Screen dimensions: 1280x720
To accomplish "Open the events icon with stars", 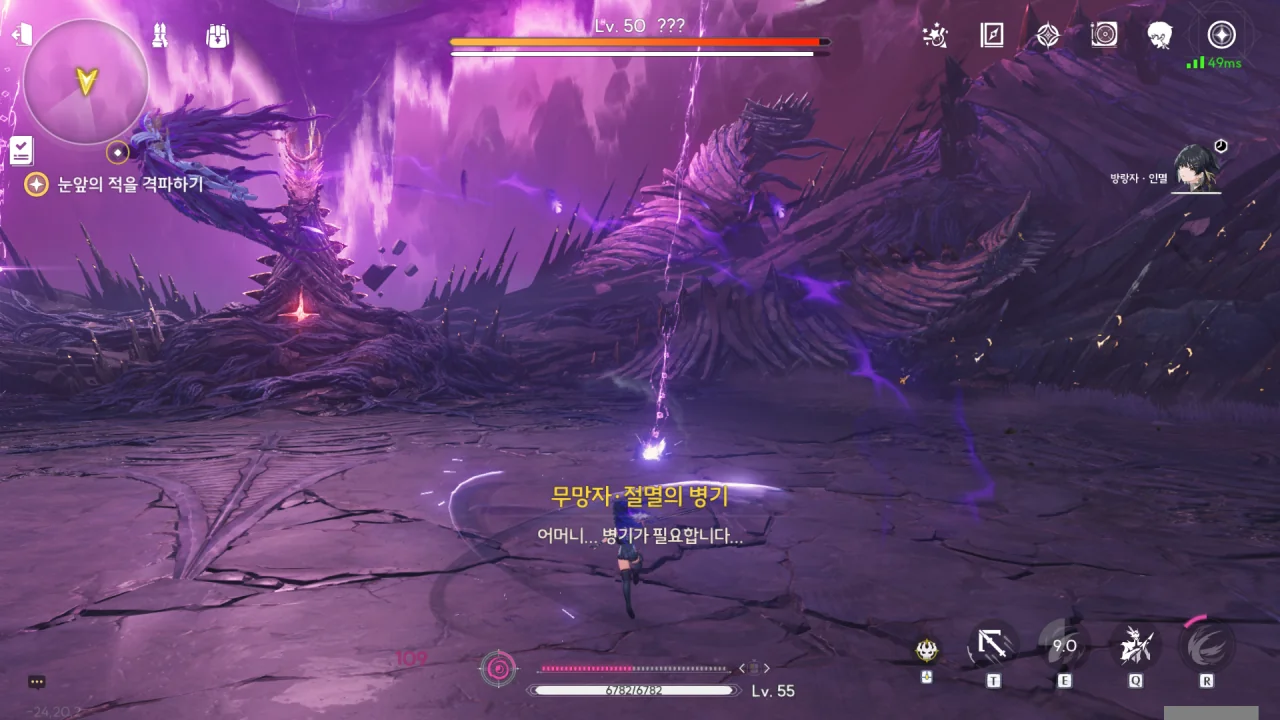I will click(935, 36).
